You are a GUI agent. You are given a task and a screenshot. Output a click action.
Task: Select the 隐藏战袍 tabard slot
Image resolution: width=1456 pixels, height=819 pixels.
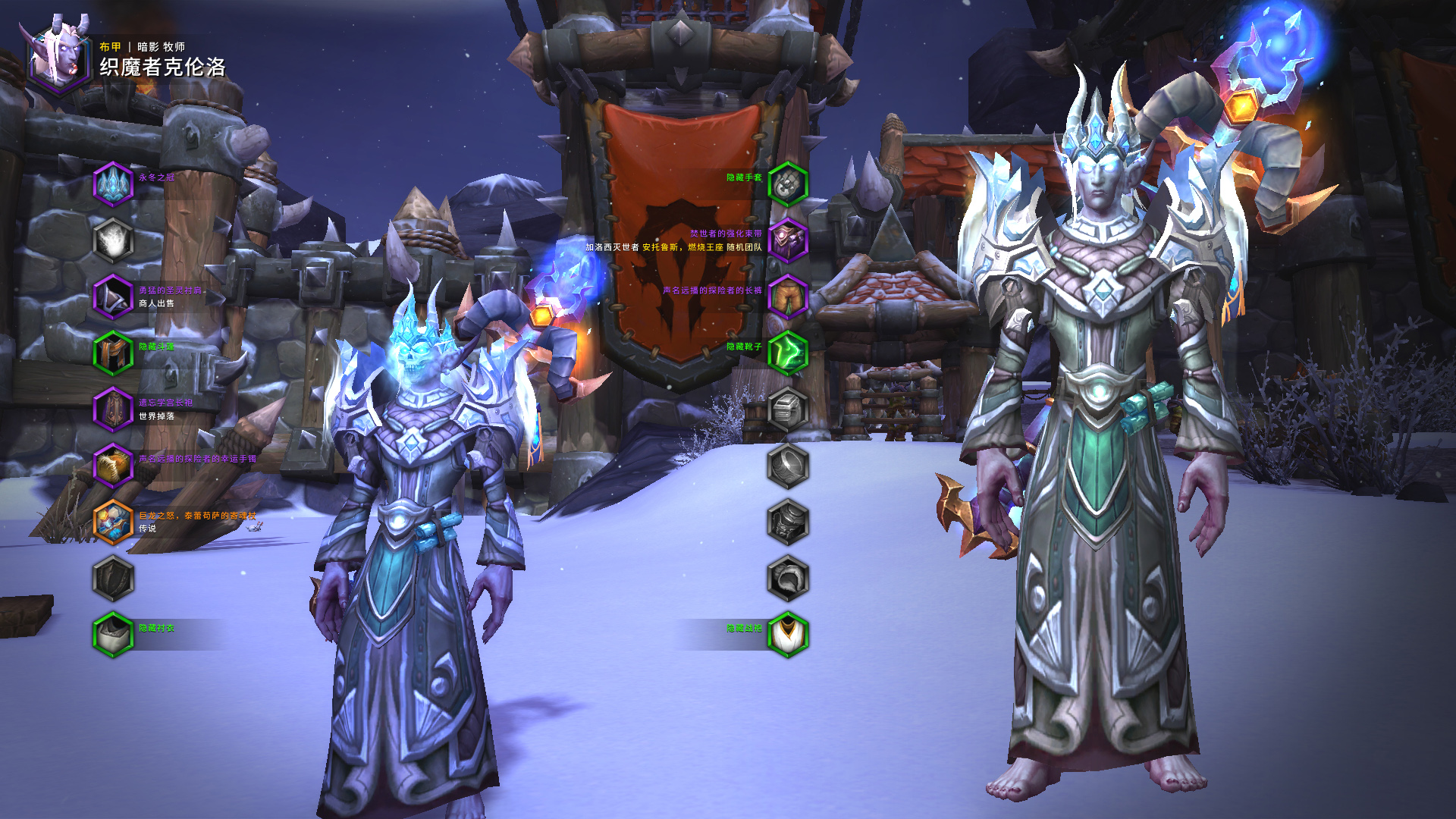click(x=788, y=635)
